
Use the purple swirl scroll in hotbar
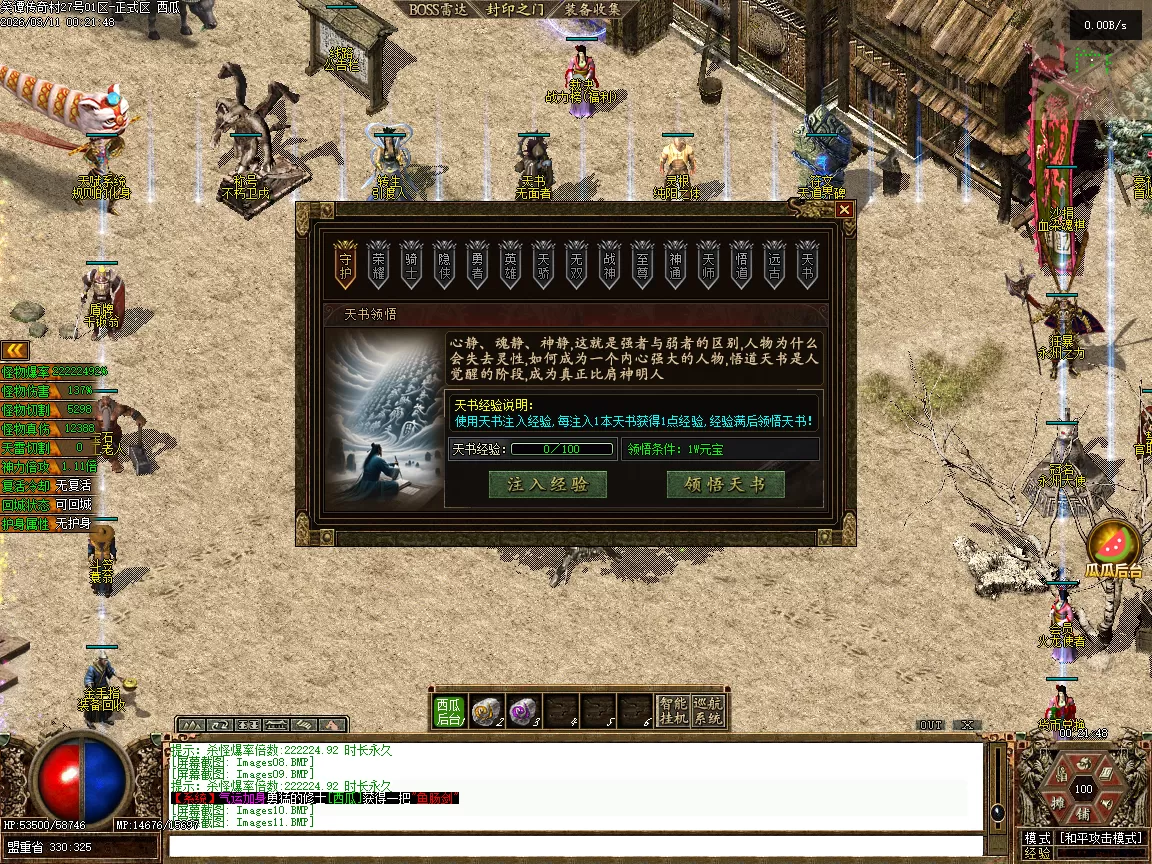[522, 711]
